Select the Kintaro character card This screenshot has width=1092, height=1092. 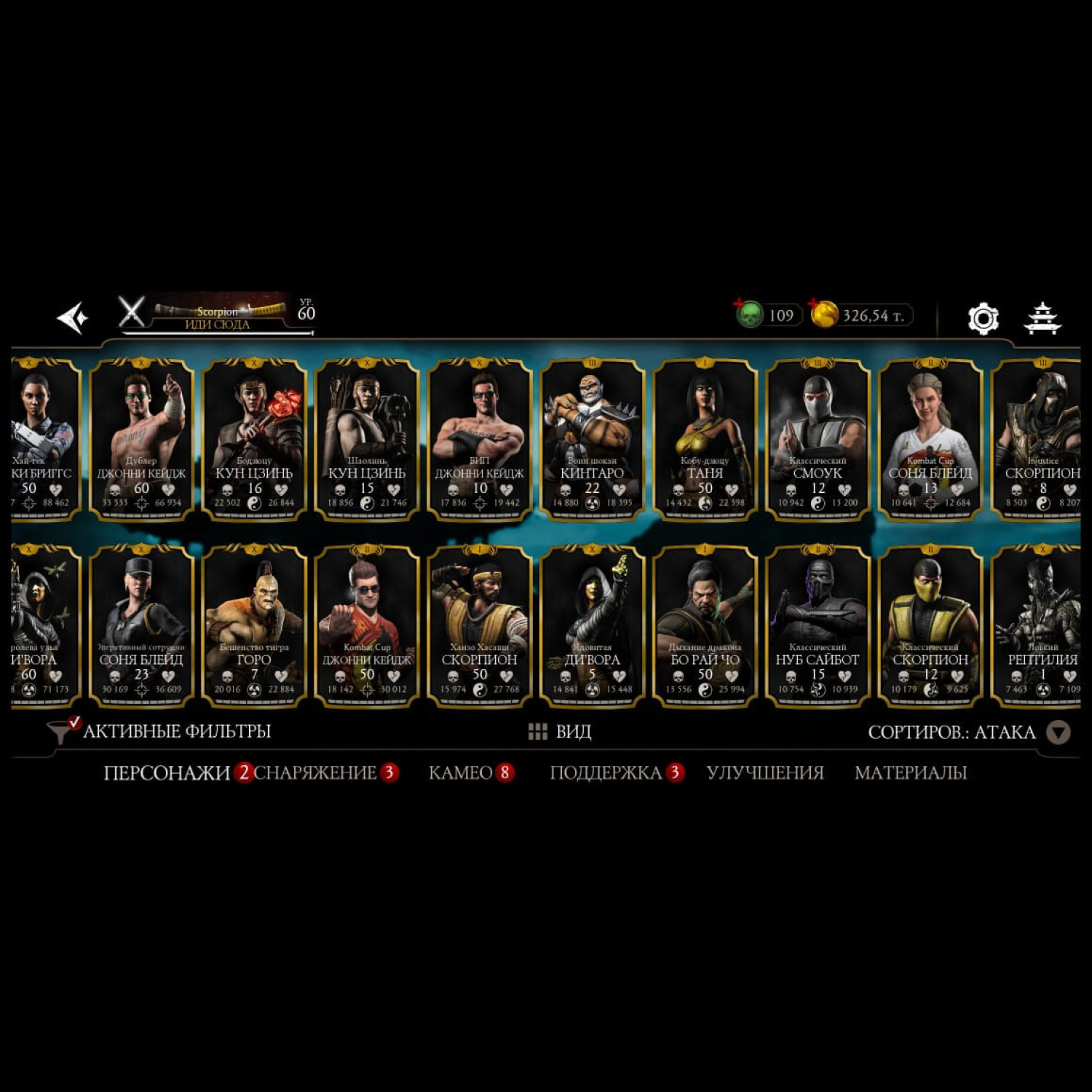[592, 439]
